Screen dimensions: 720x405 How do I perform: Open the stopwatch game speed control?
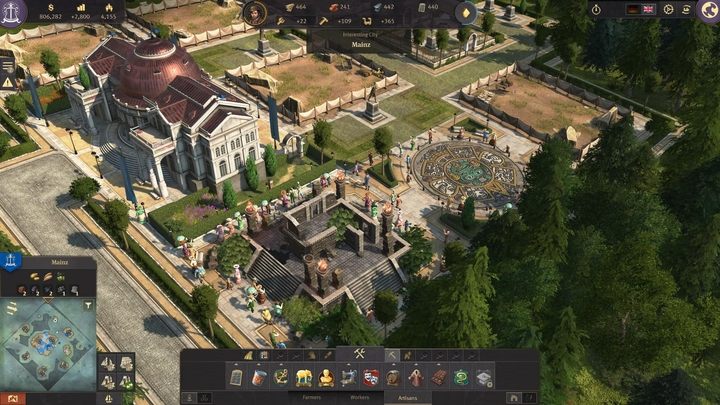(596, 9)
